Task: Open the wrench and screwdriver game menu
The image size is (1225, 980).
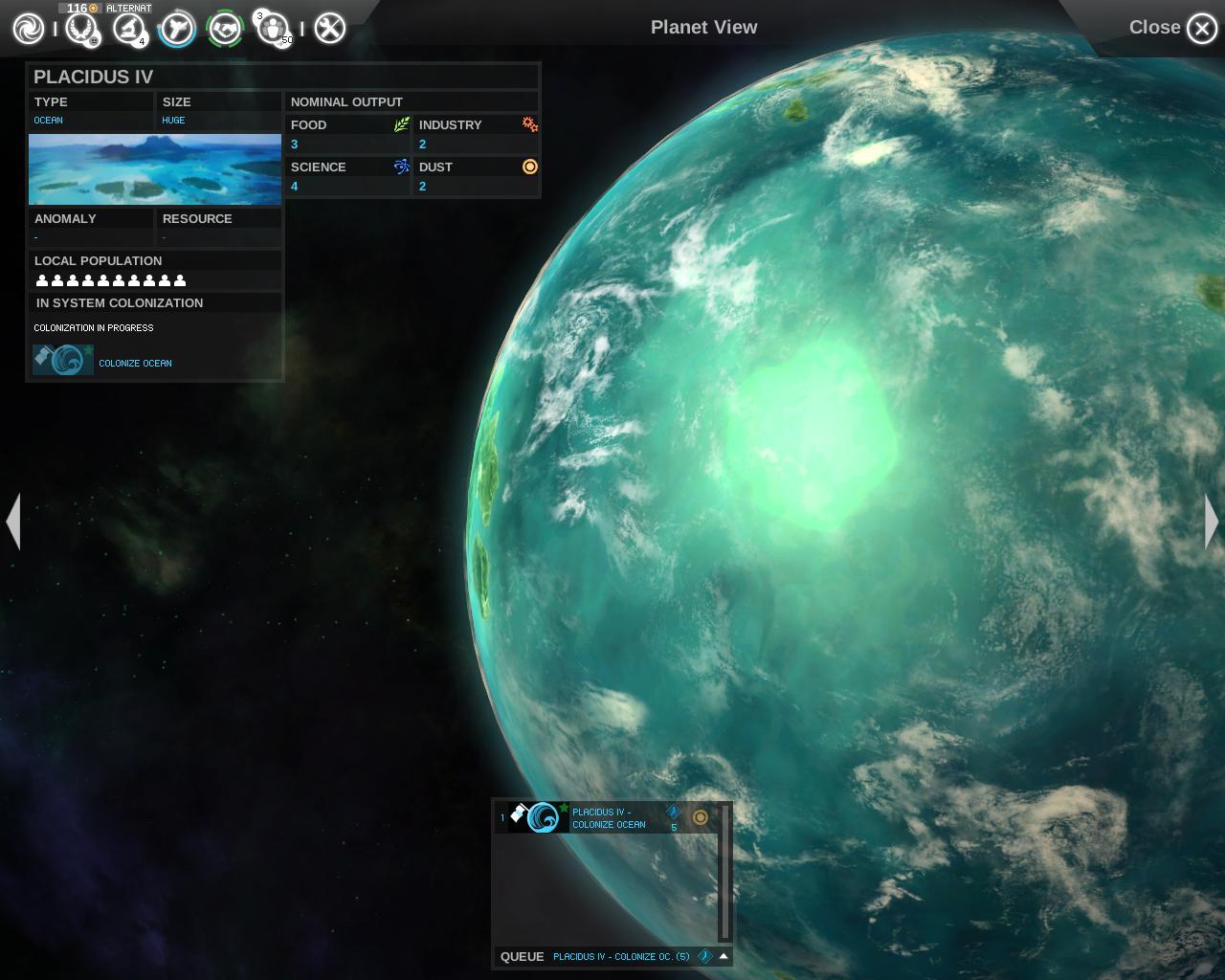Action: pos(329,29)
